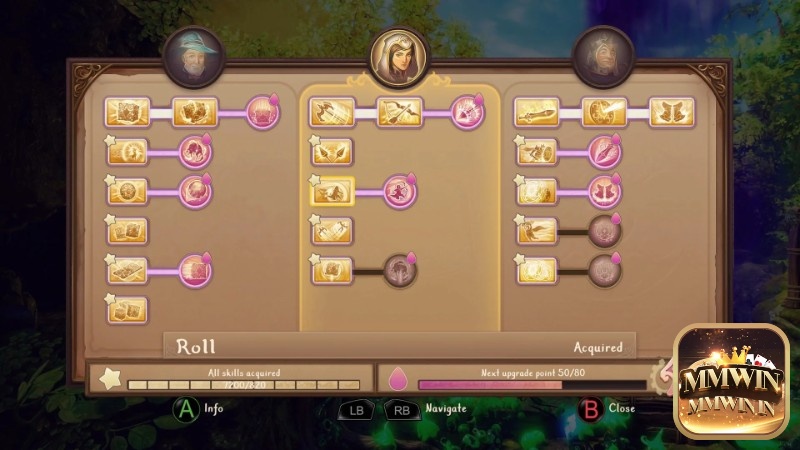The height and width of the screenshot is (450, 800).
Task: Select the wizard's plank bridge skill
Action: click(128, 269)
